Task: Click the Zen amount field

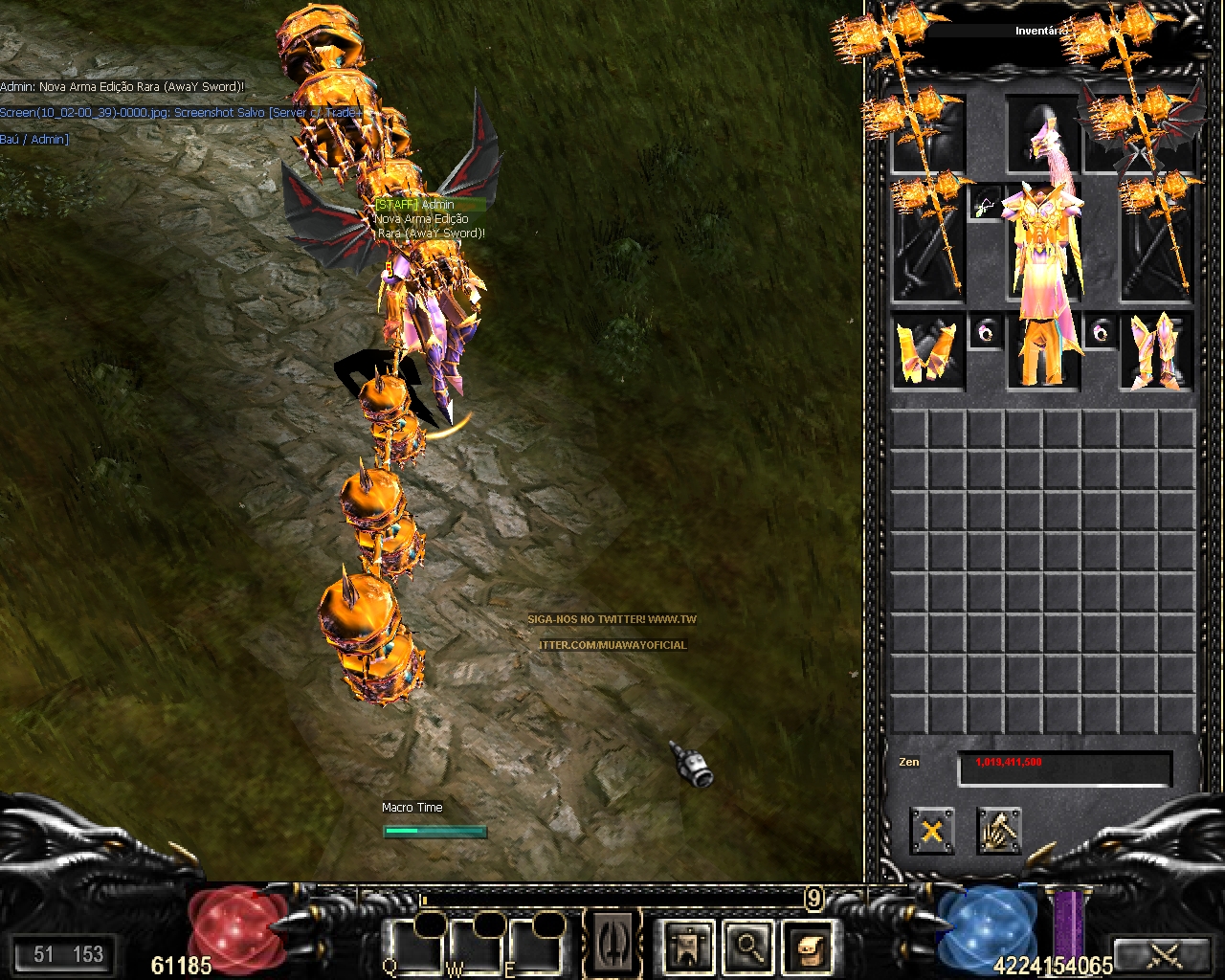Action: pos(1064,768)
